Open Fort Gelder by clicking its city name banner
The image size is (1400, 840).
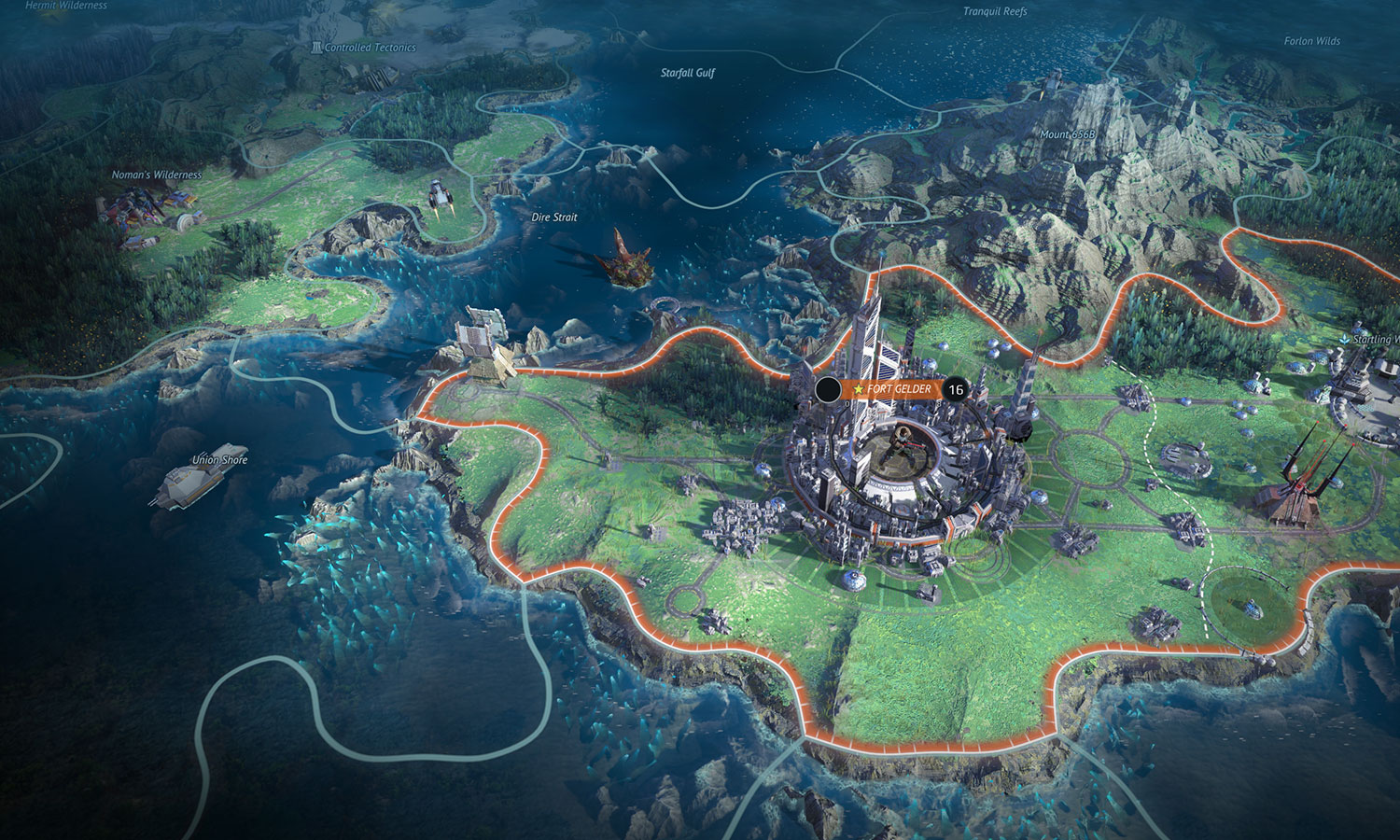point(901,387)
